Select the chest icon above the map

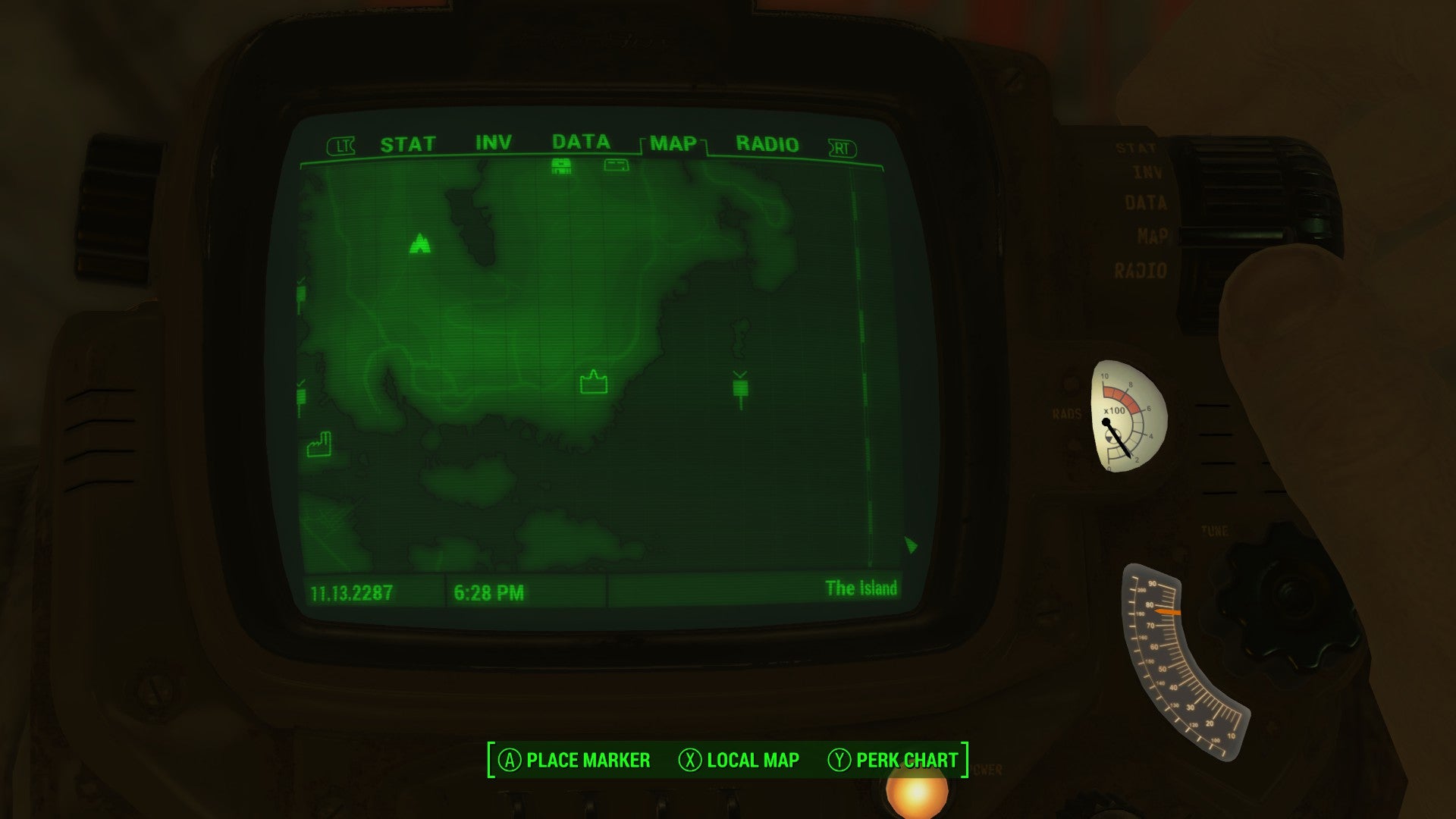click(561, 165)
